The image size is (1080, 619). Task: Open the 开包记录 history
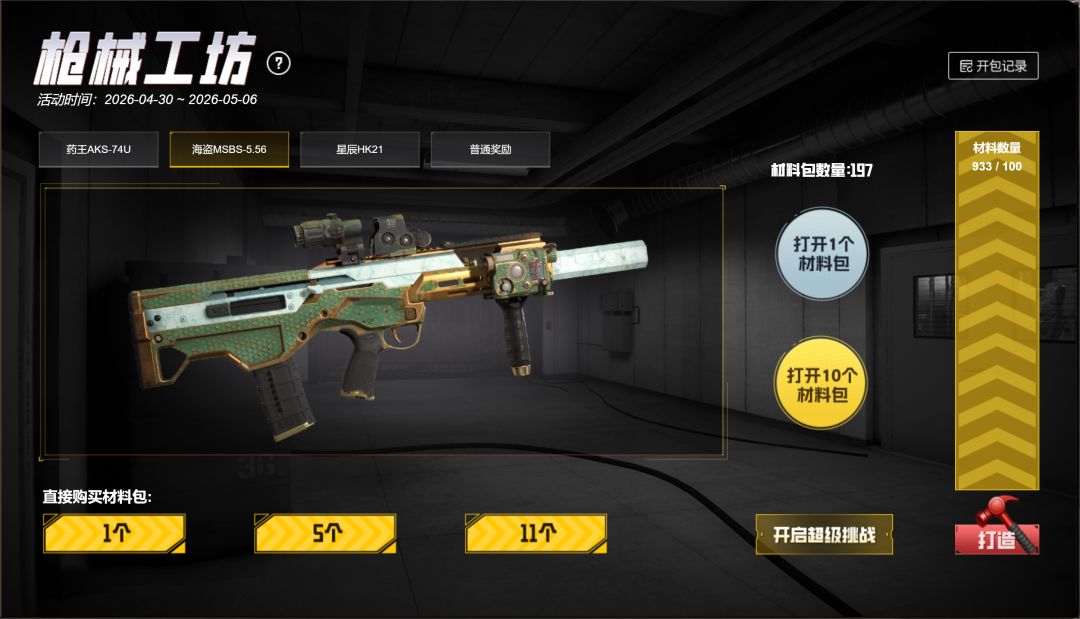tap(993, 66)
